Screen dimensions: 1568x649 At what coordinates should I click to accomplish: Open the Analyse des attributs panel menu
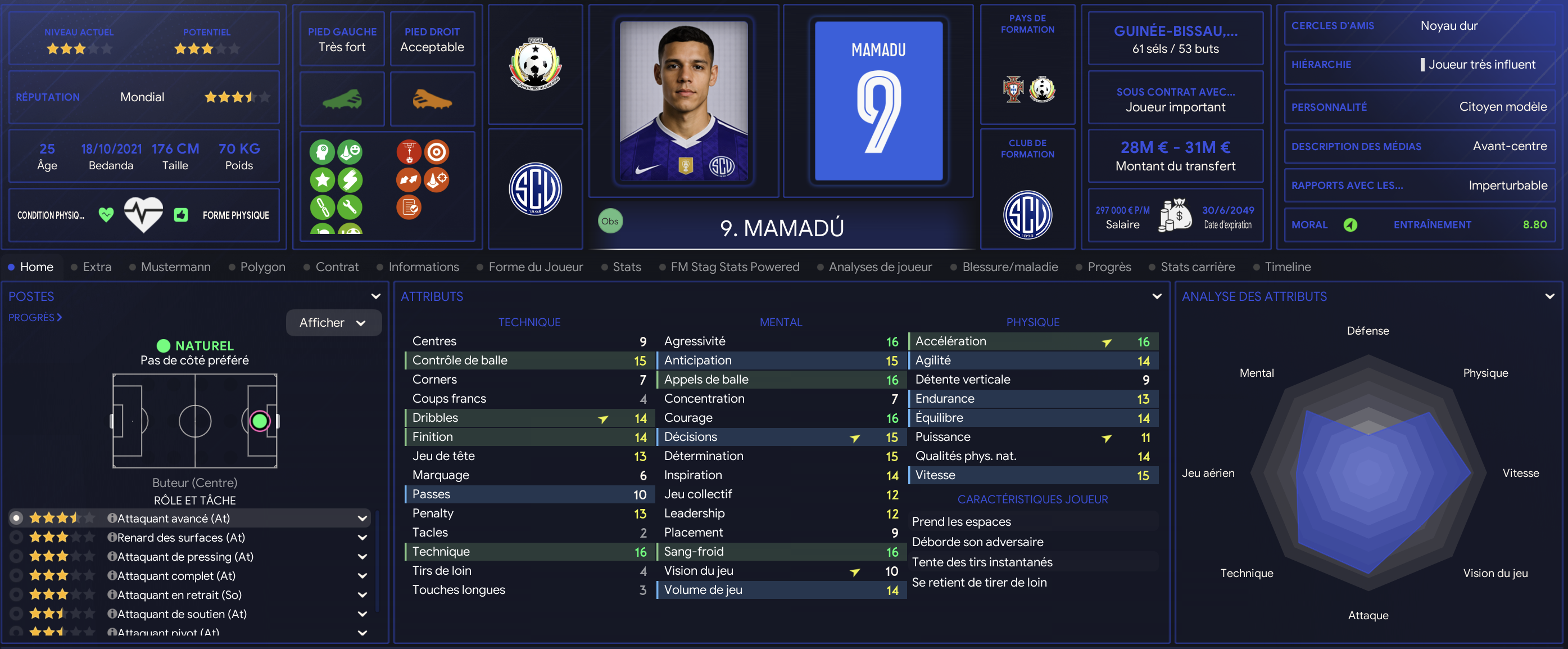tap(1549, 297)
